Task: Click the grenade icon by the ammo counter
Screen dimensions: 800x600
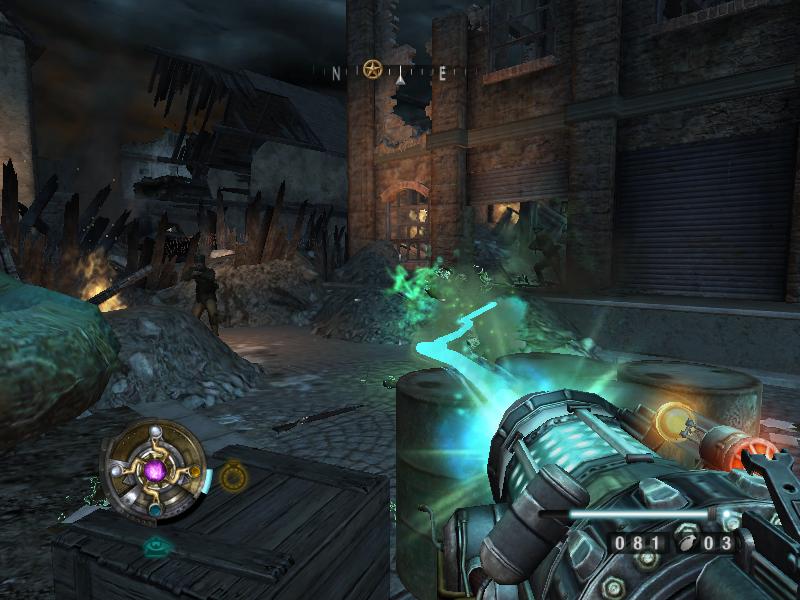Action: pyautogui.click(x=690, y=544)
